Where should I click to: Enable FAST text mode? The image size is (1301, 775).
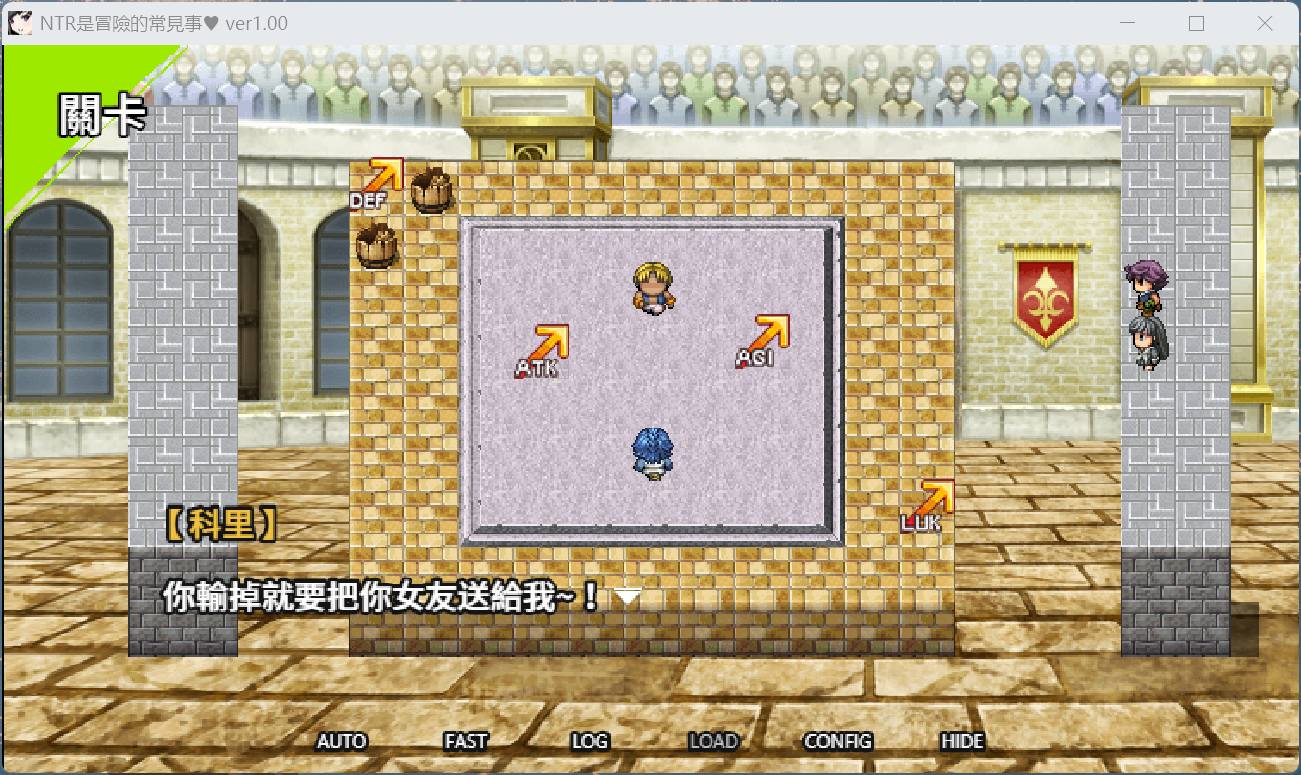tap(465, 741)
